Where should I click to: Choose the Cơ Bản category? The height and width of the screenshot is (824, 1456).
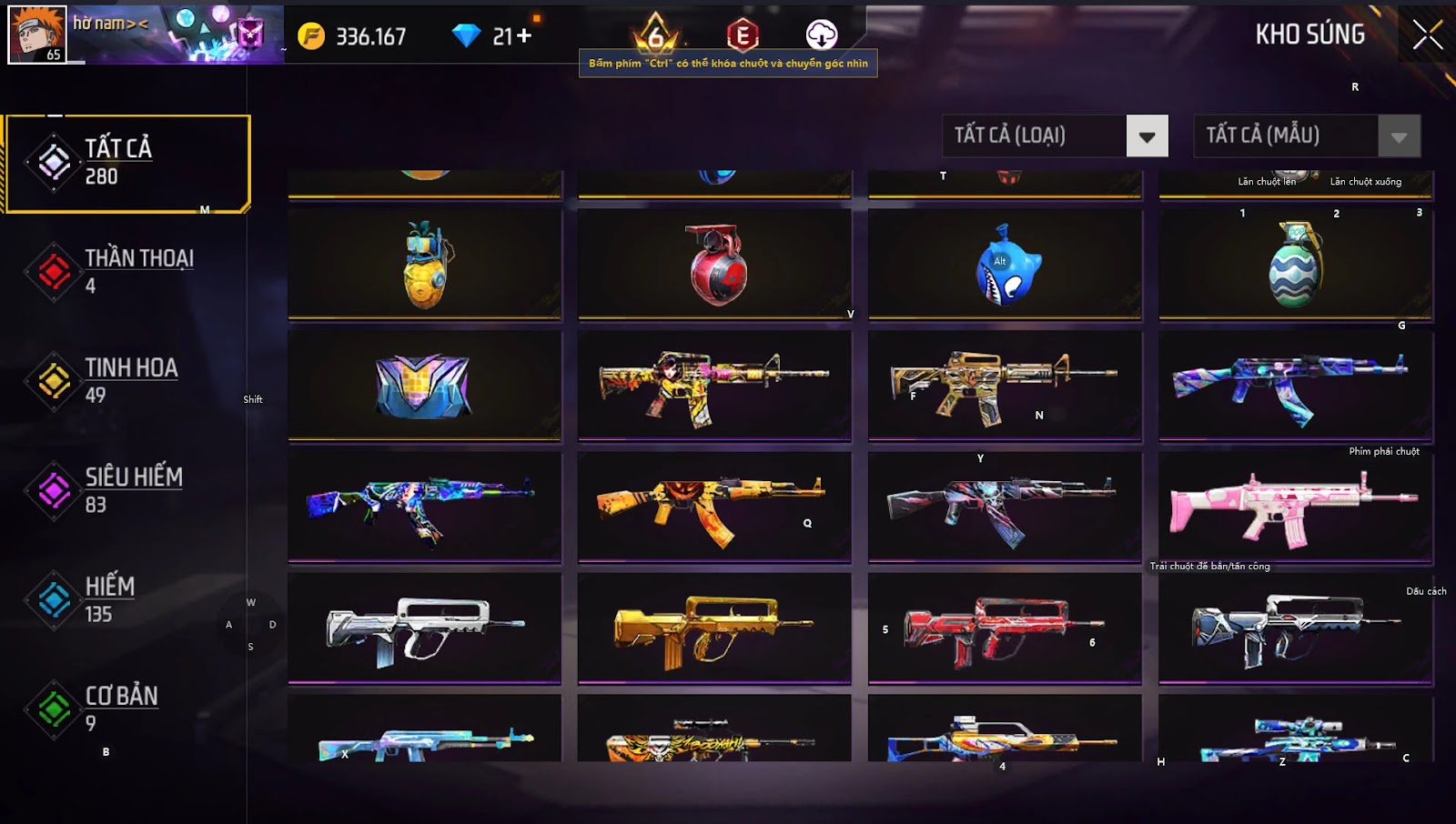(x=127, y=708)
